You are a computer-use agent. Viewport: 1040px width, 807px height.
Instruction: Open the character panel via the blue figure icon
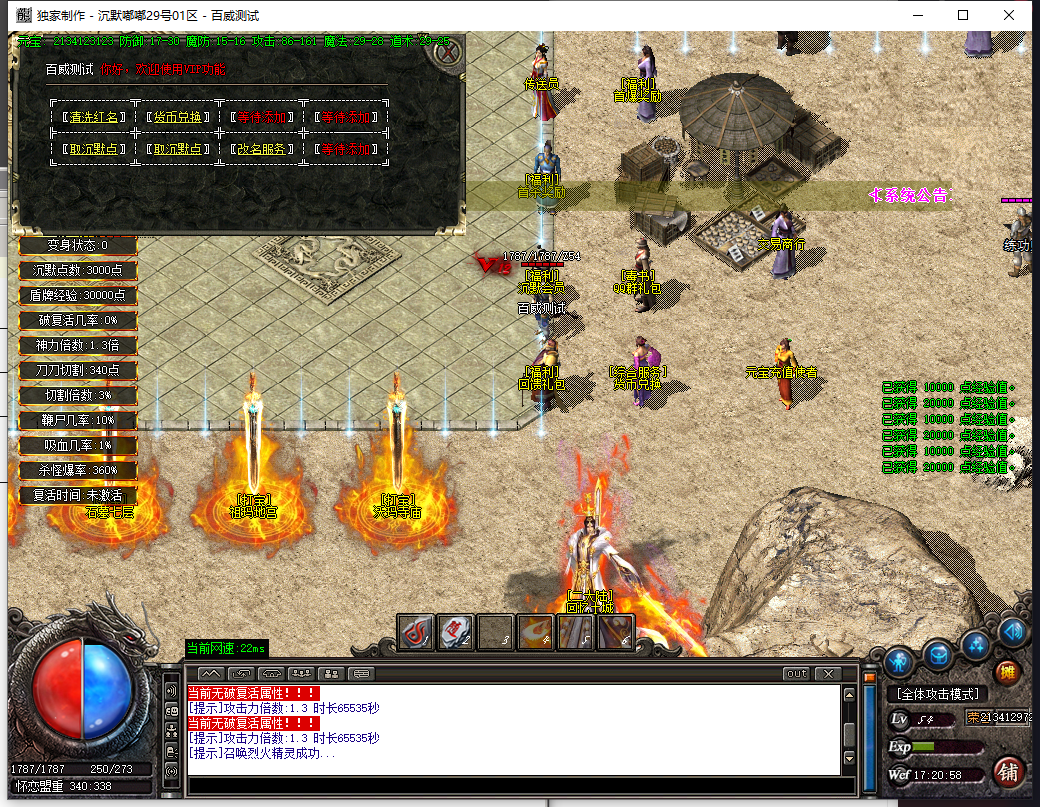coord(899,661)
